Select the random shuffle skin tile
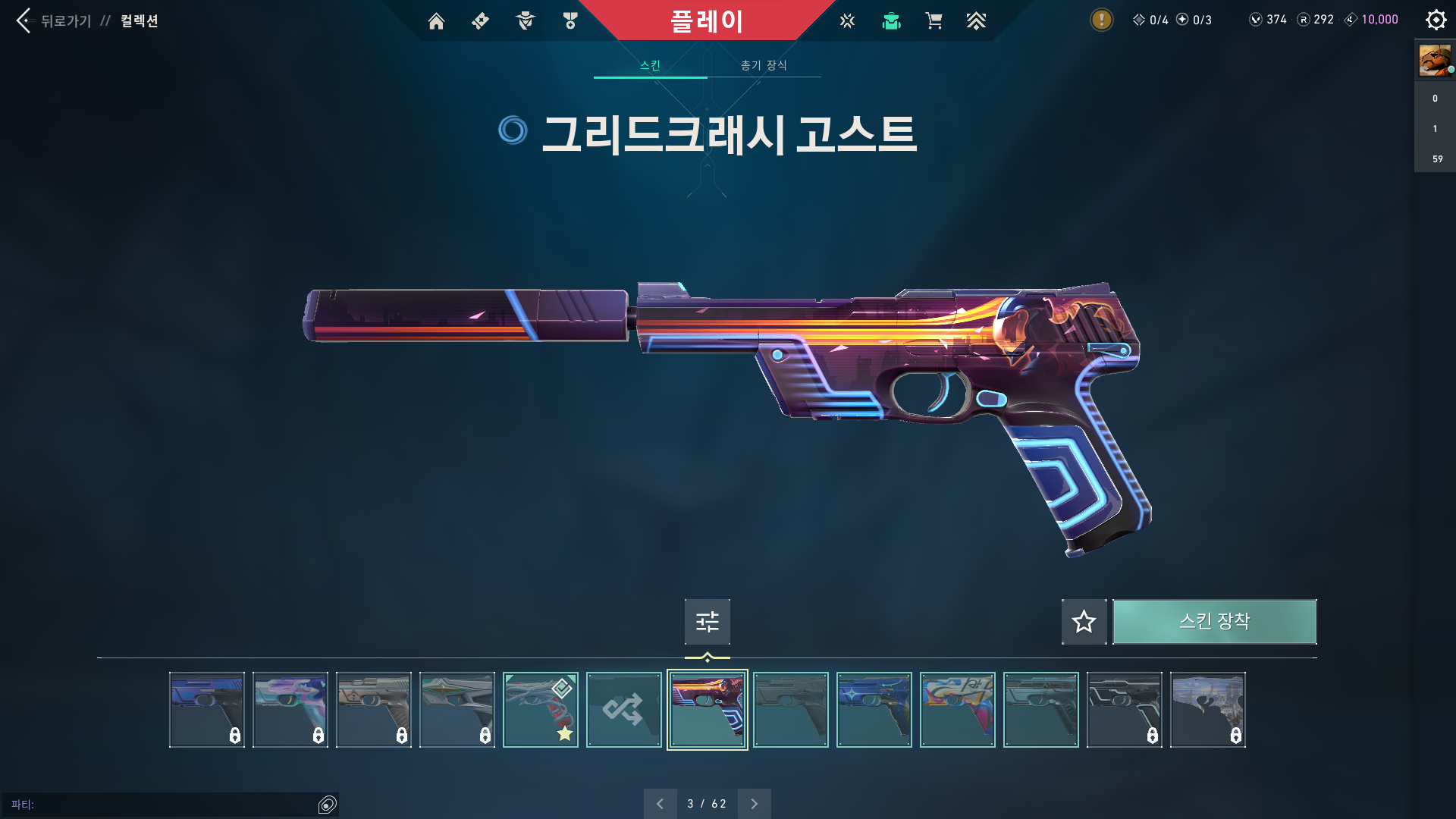 pos(623,710)
